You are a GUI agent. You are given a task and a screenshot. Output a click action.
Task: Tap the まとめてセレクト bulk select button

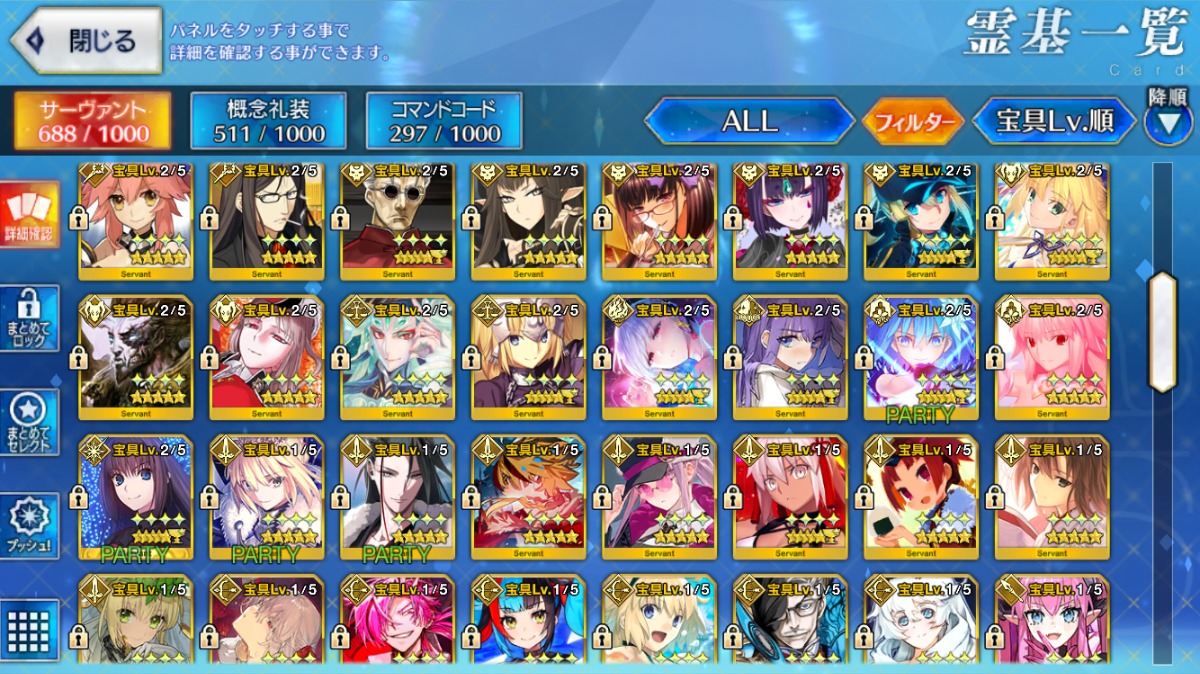tap(30, 422)
